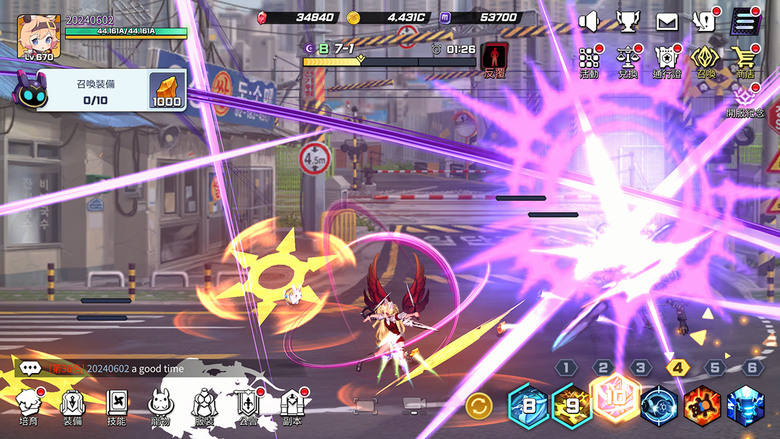Activate the teddy bear explosion skill
Viewport: 780px width, 439px height.
[x=701, y=406]
